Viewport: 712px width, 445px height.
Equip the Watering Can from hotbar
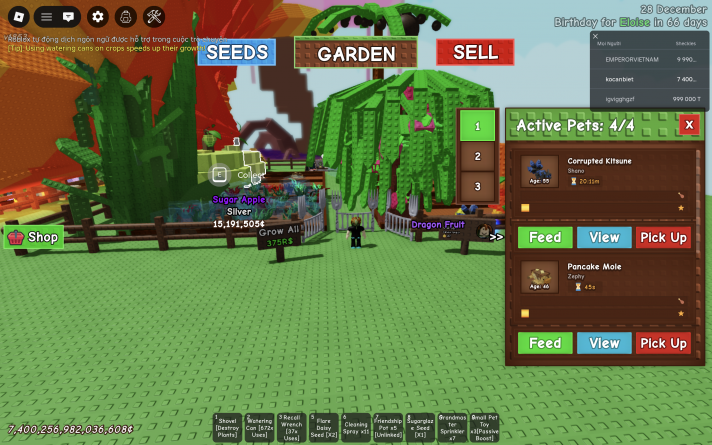(x=257, y=428)
